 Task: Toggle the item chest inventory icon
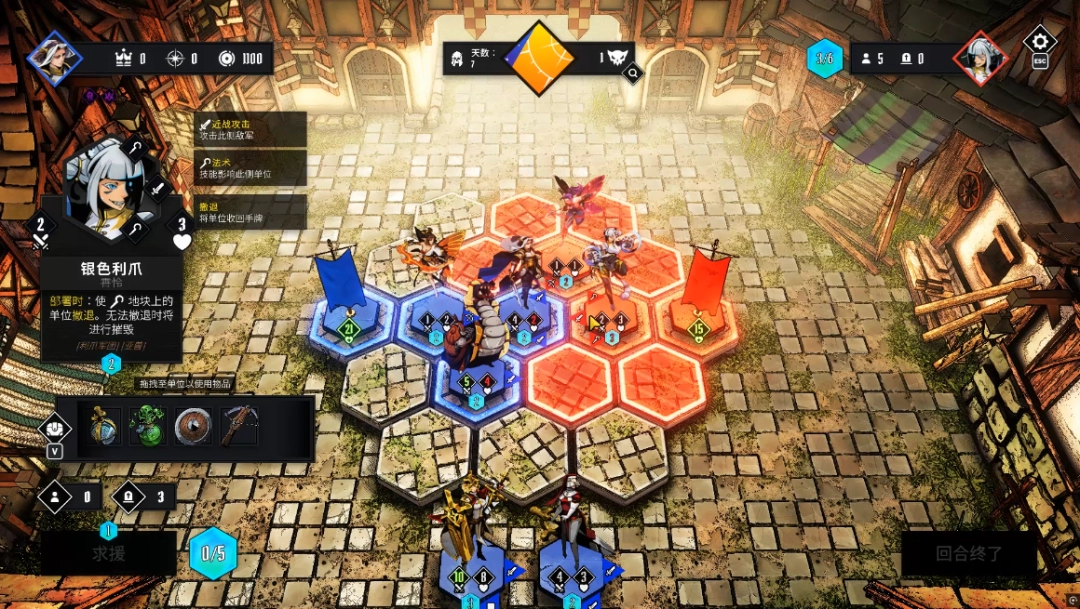[x=54, y=428]
